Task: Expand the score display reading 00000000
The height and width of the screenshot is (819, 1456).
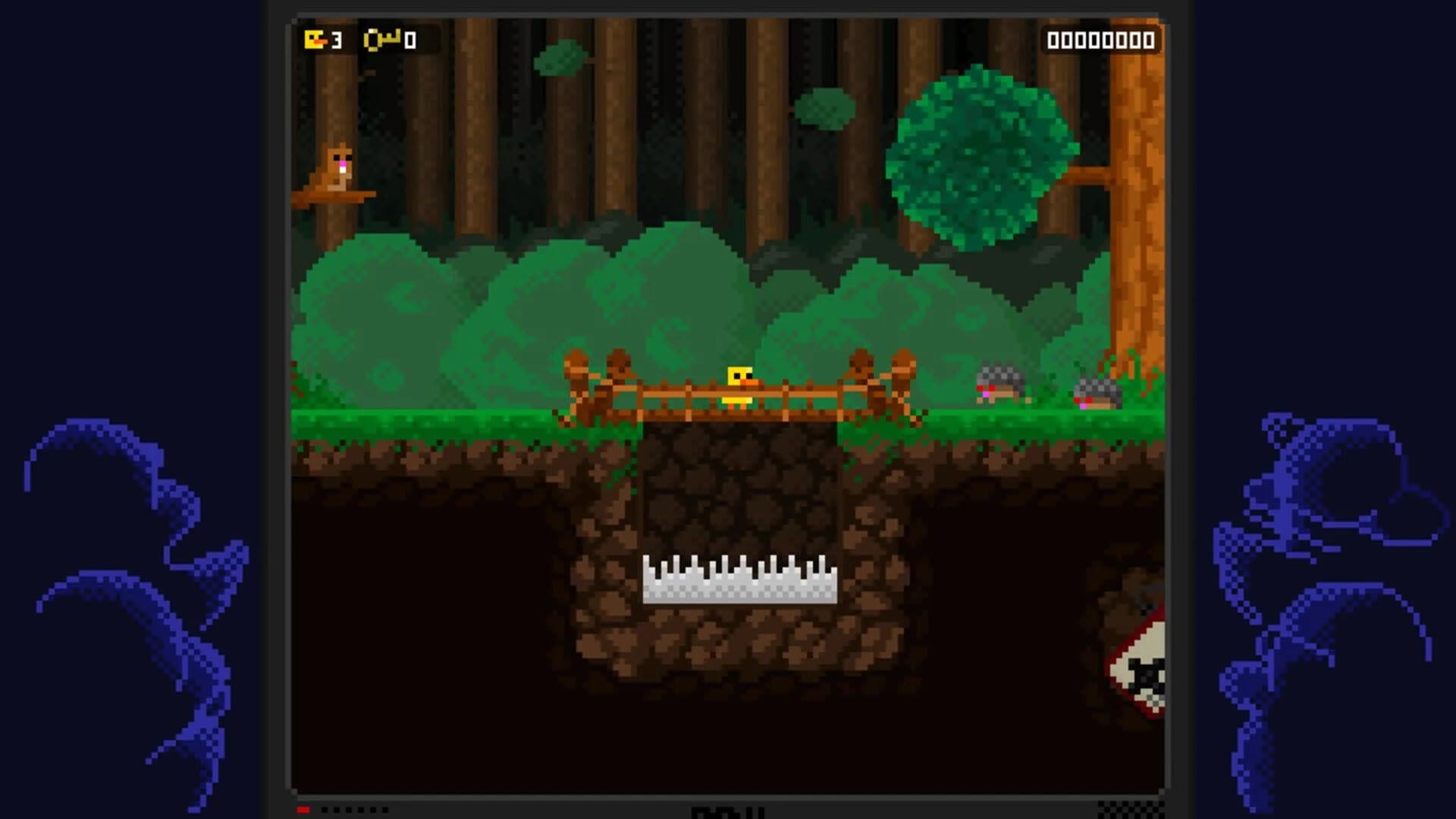Action: 1102,39
